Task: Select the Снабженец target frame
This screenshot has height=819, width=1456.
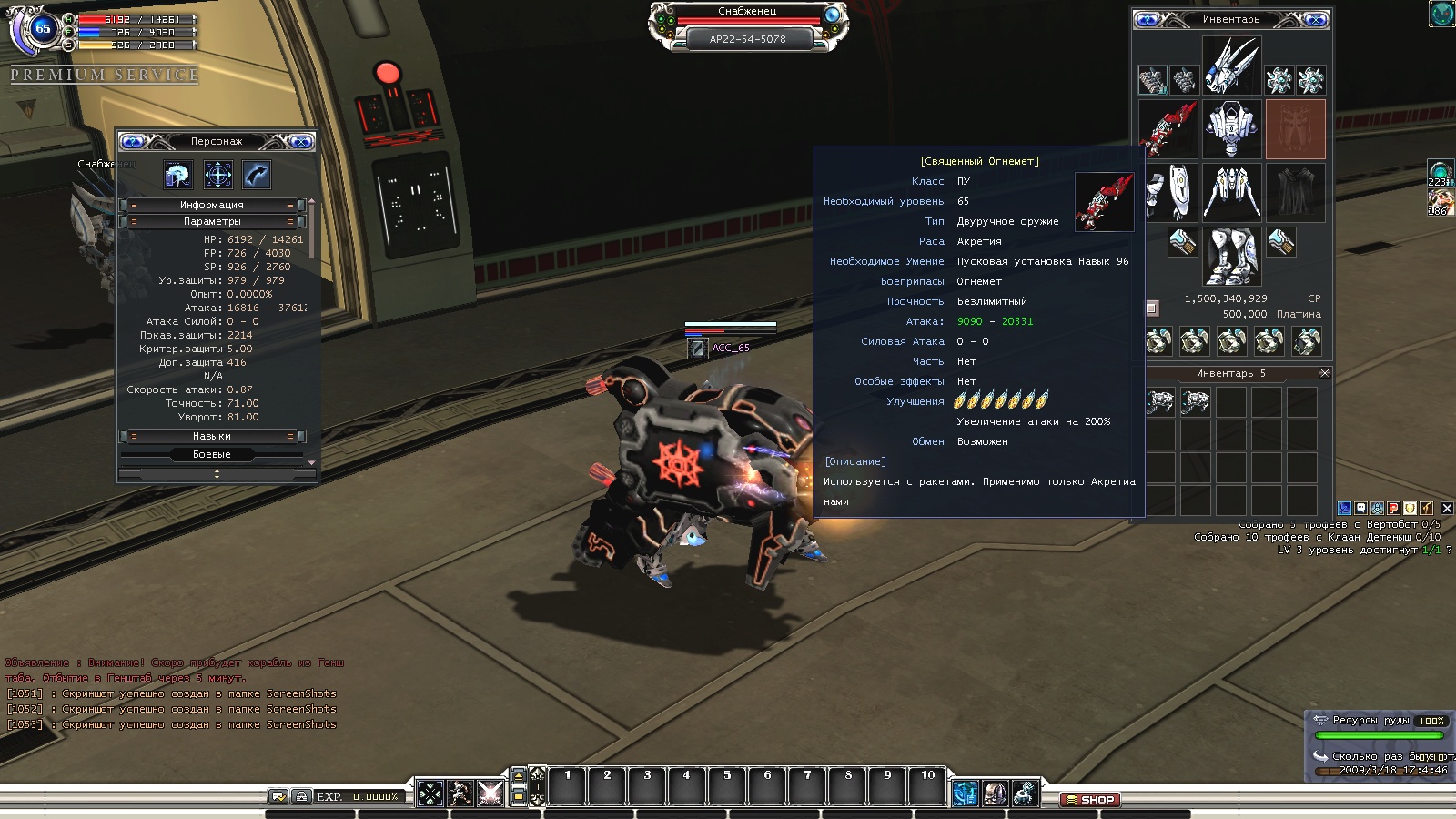Action: tap(747, 25)
